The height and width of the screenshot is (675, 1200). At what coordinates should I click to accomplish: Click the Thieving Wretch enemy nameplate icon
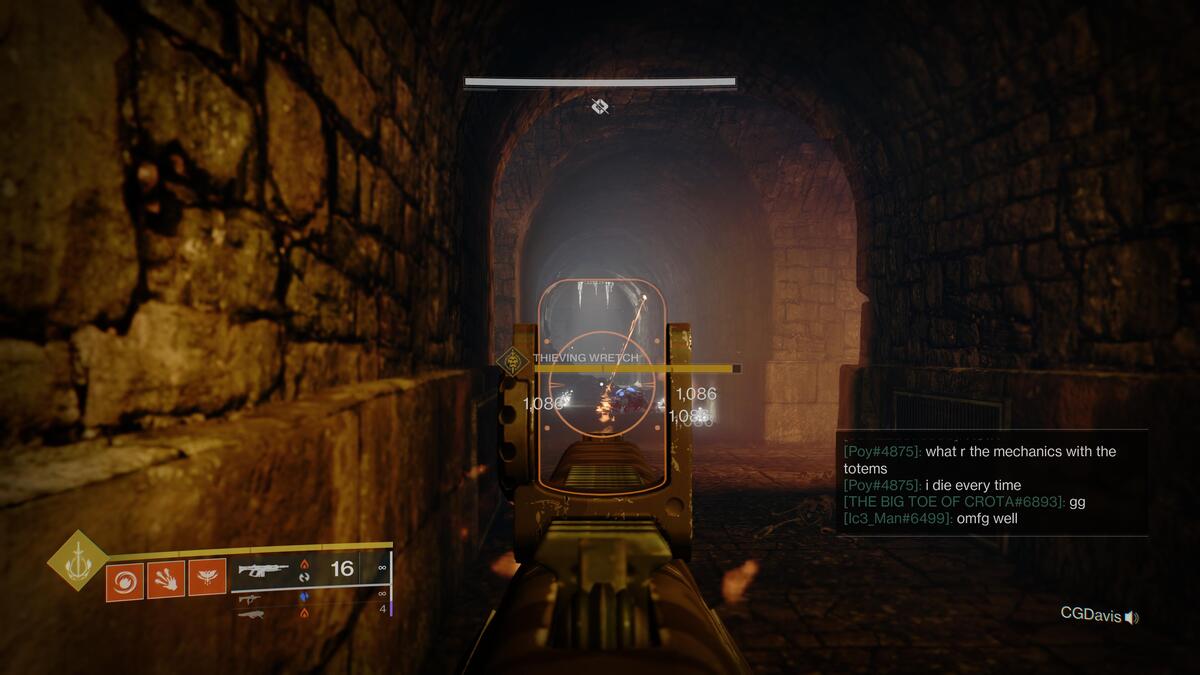(x=513, y=360)
